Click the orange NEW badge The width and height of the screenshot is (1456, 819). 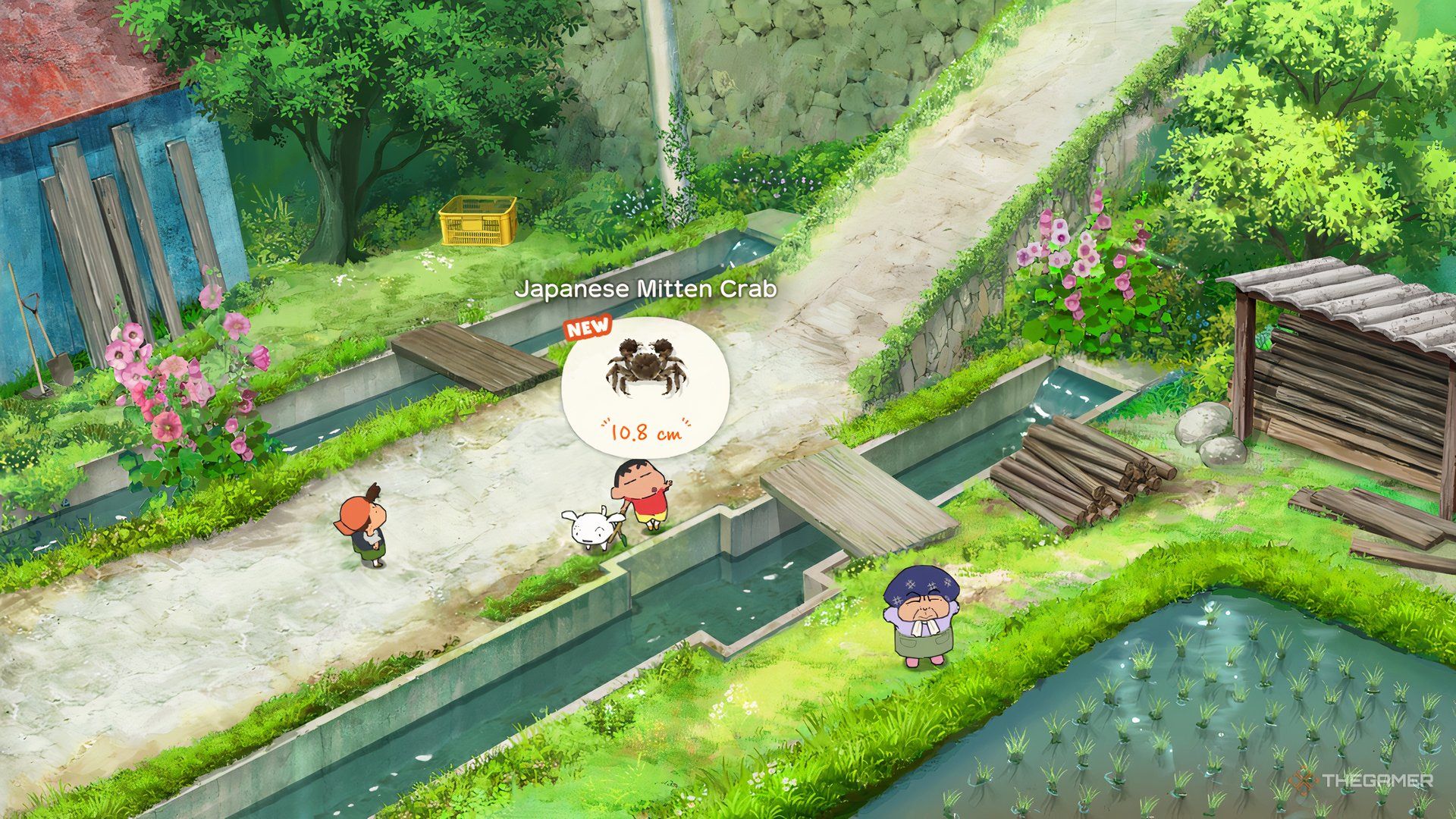[588, 326]
